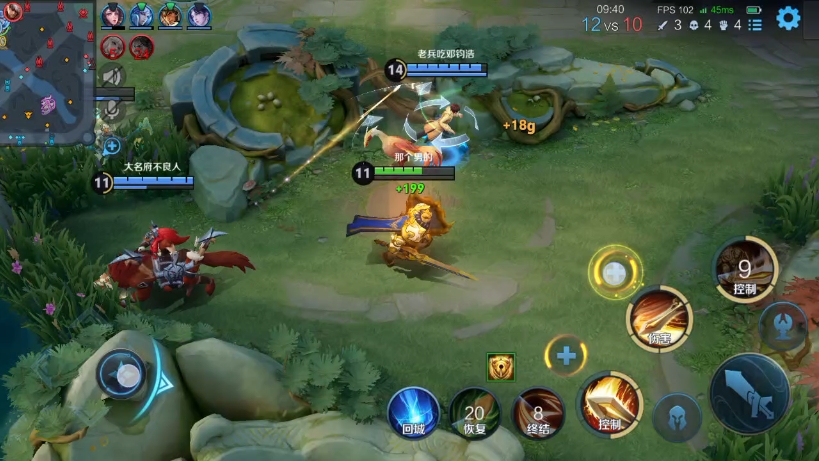
Task: Tap the glowing white plus skill-upgrade button
Action: 614,272
